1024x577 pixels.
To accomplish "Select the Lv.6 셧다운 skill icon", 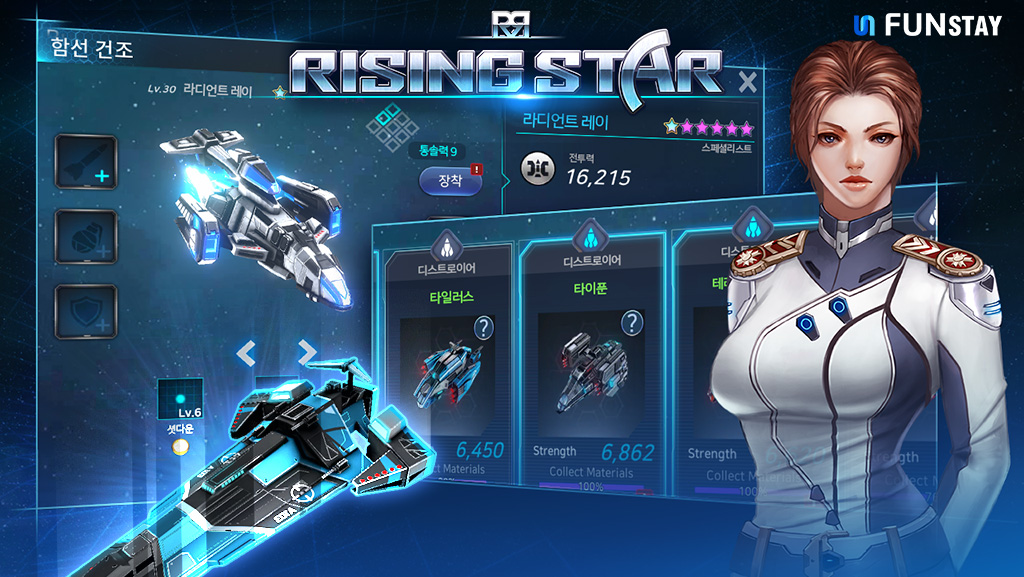I will tap(180, 399).
